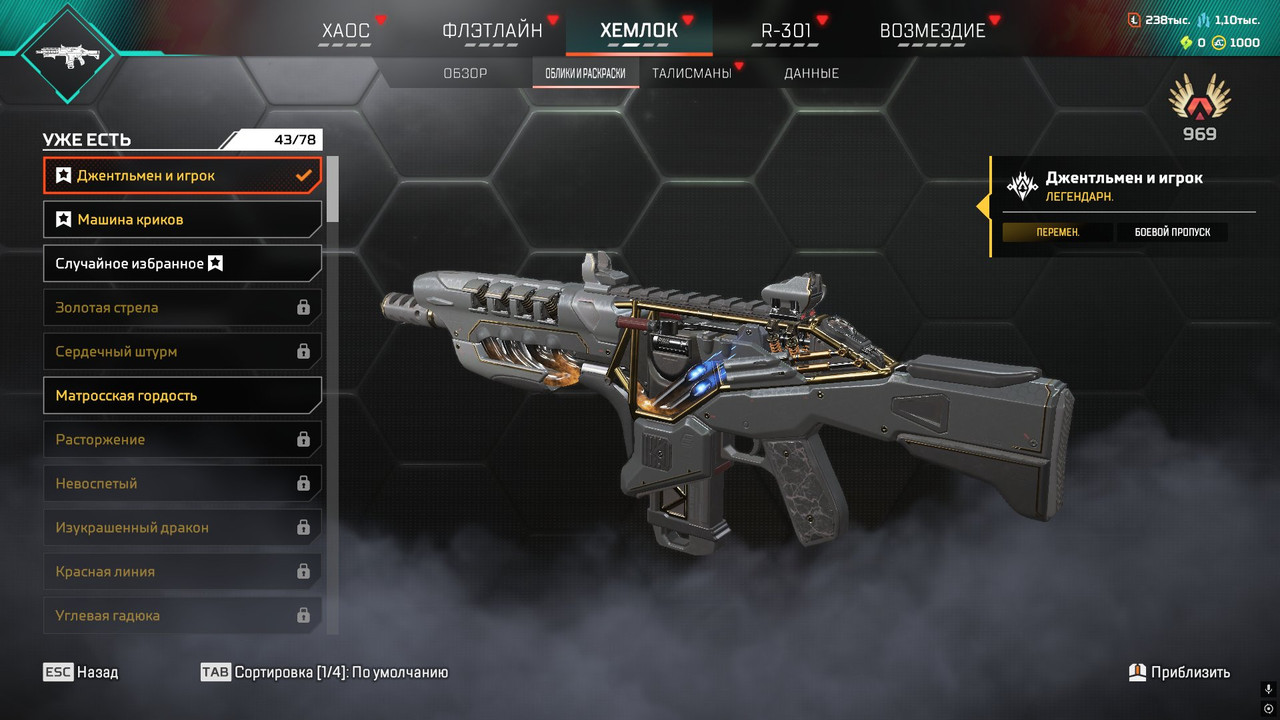Choose the Красная линия skin

point(182,572)
